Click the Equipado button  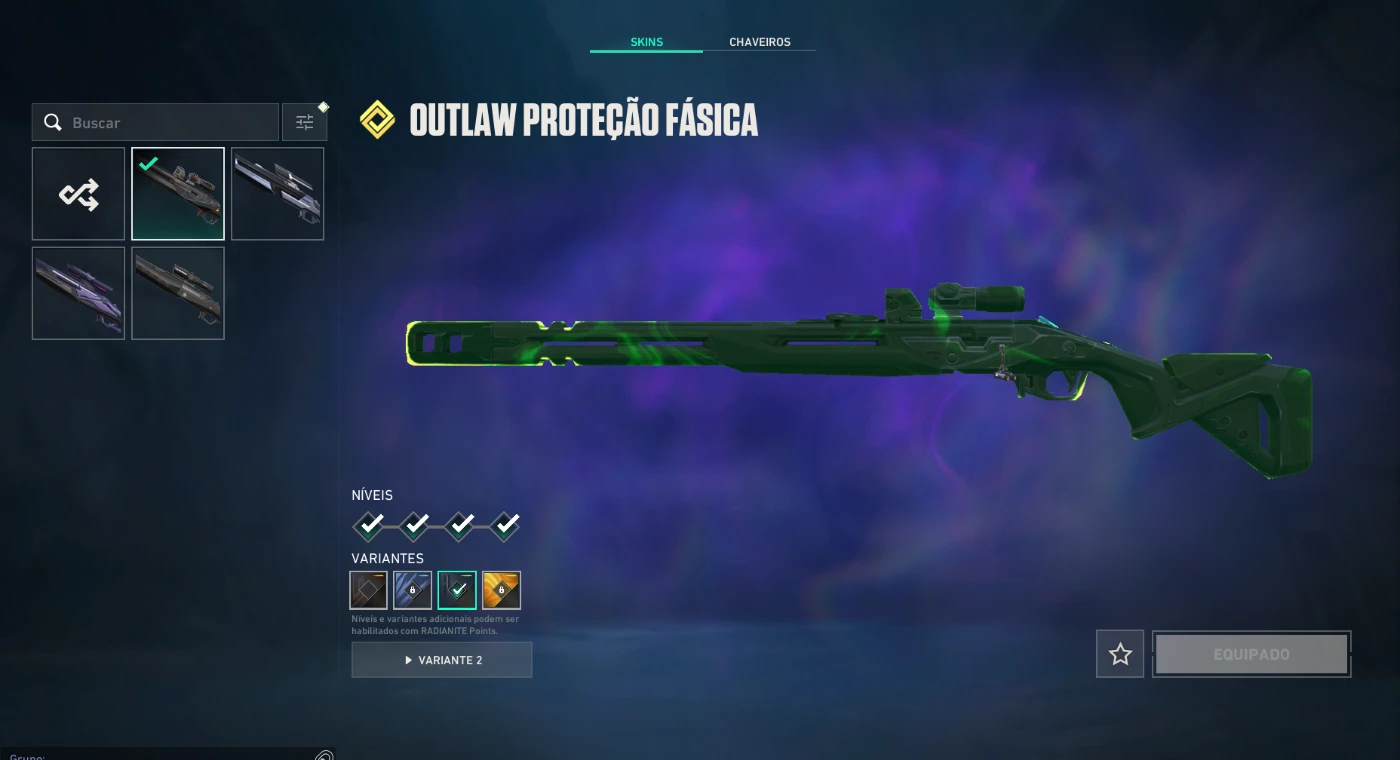[1251, 654]
